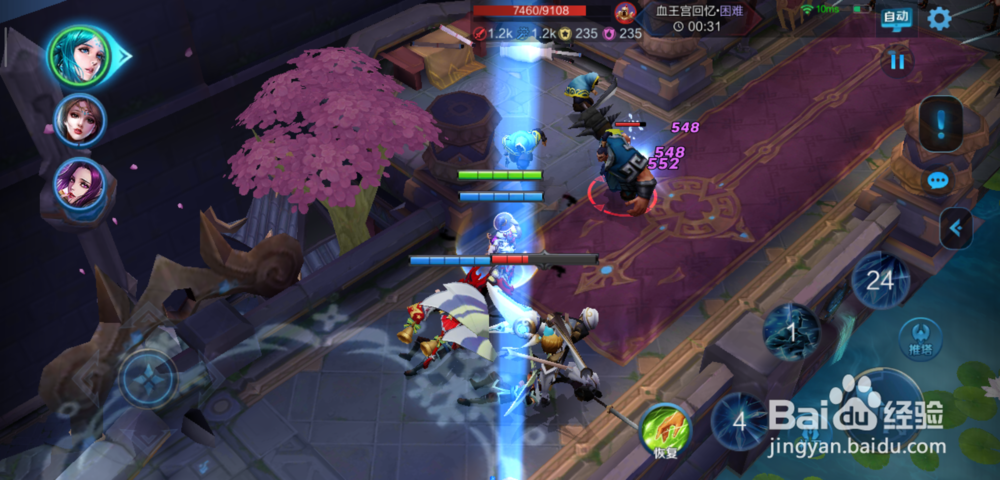The image size is (1000, 480).
Task: Tap the virtual movement joystick
Action: 148,379
